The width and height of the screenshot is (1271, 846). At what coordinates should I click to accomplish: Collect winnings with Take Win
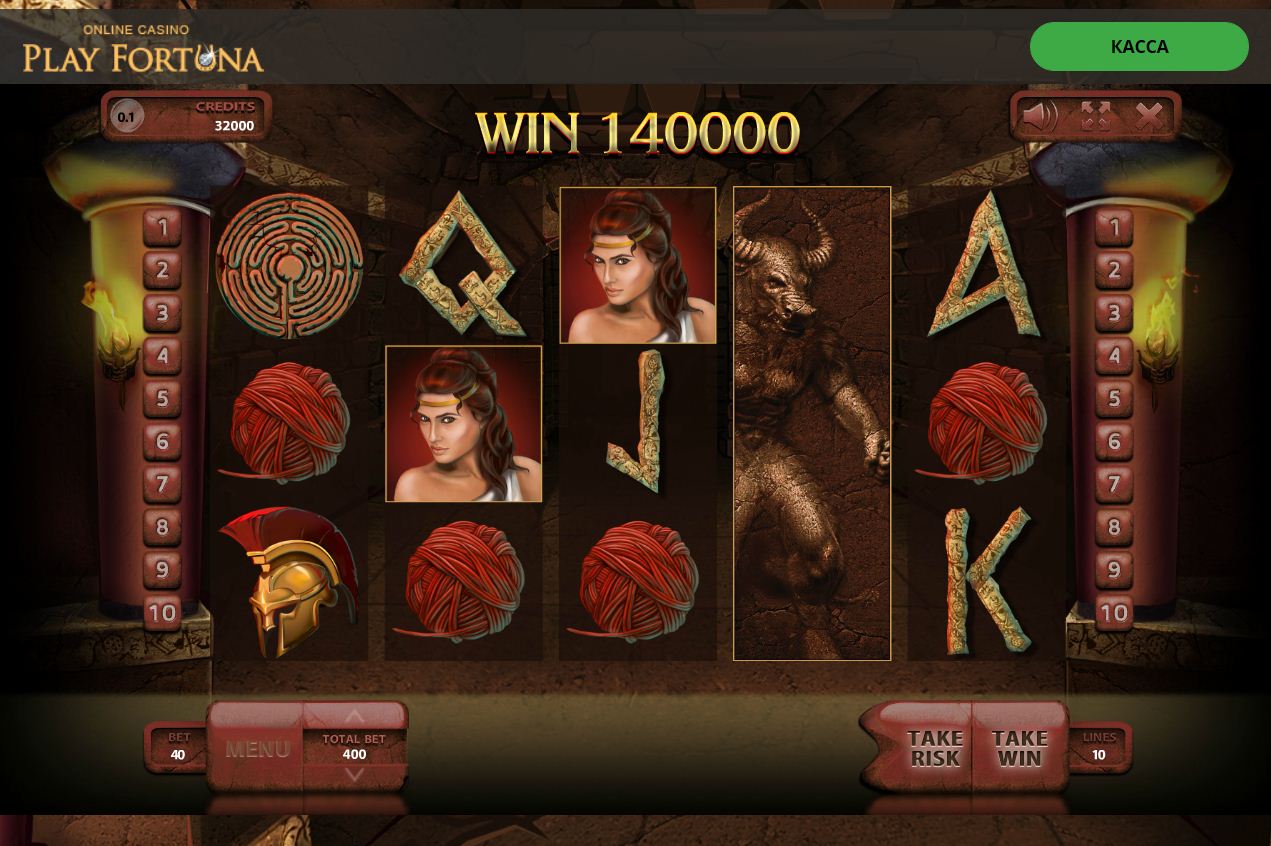pyautogui.click(x=1019, y=748)
